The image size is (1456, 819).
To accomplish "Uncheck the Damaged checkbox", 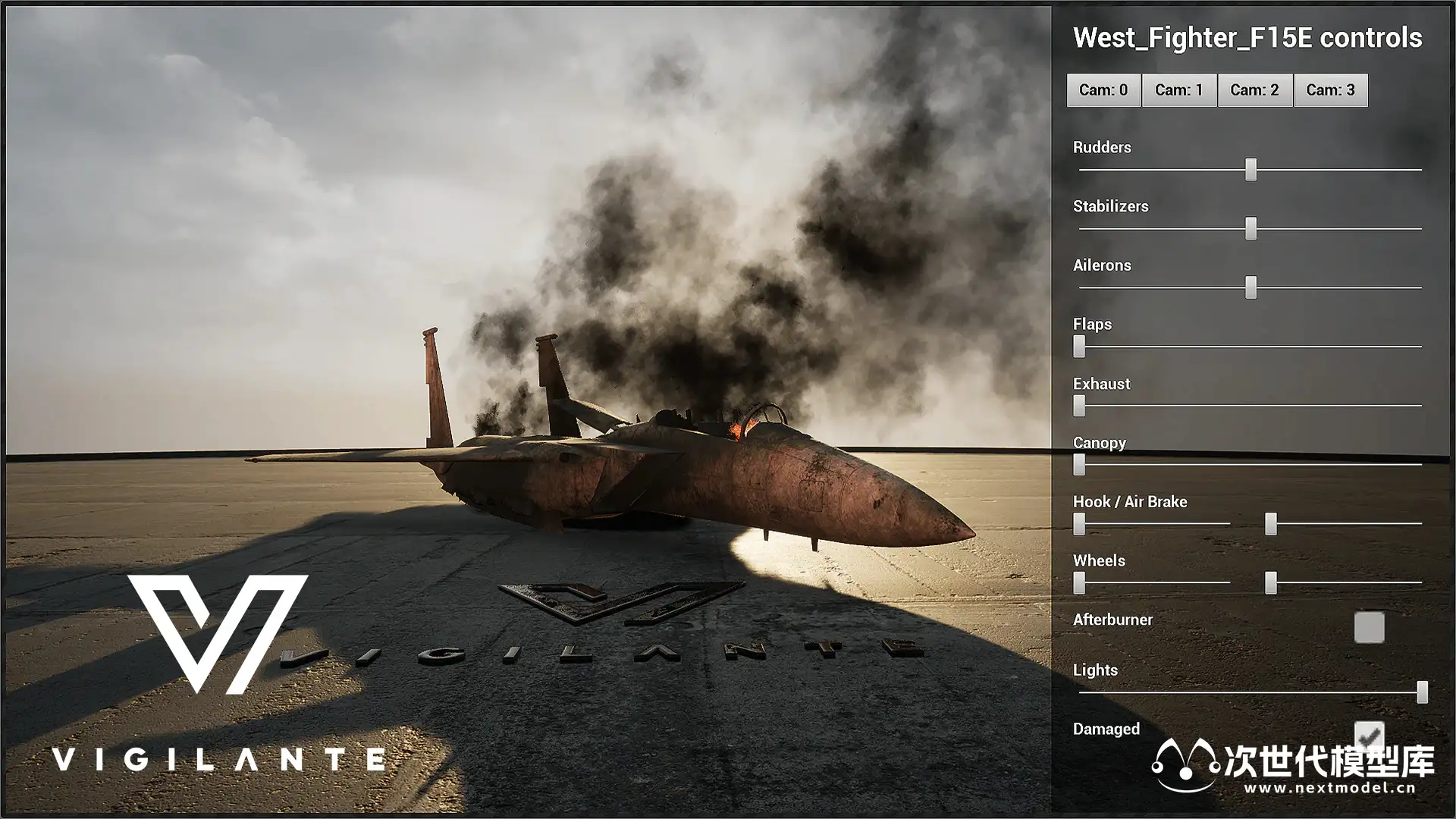I will pyautogui.click(x=1369, y=734).
